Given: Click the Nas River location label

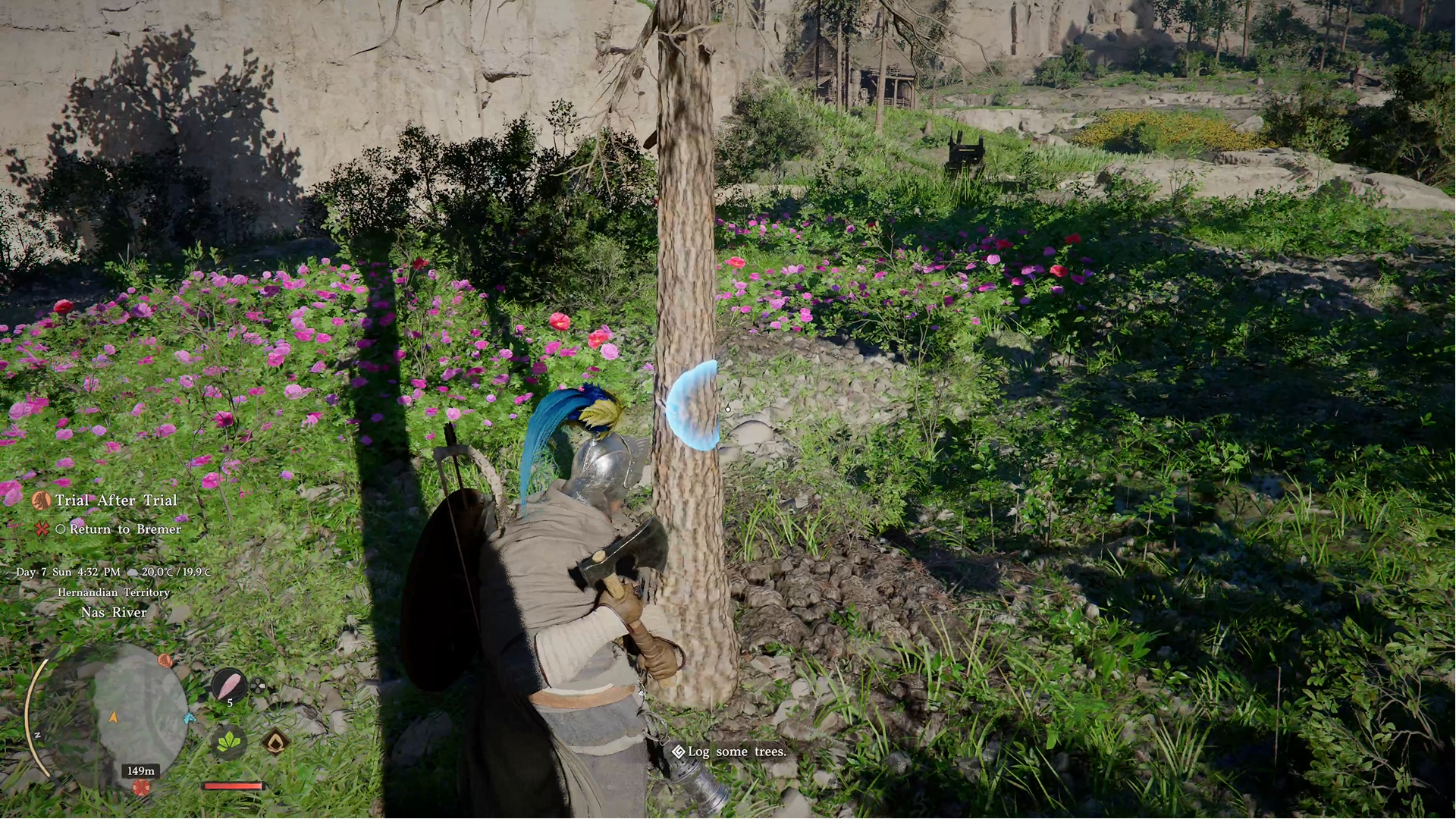Looking at the screenshot, I should (114, 612).
